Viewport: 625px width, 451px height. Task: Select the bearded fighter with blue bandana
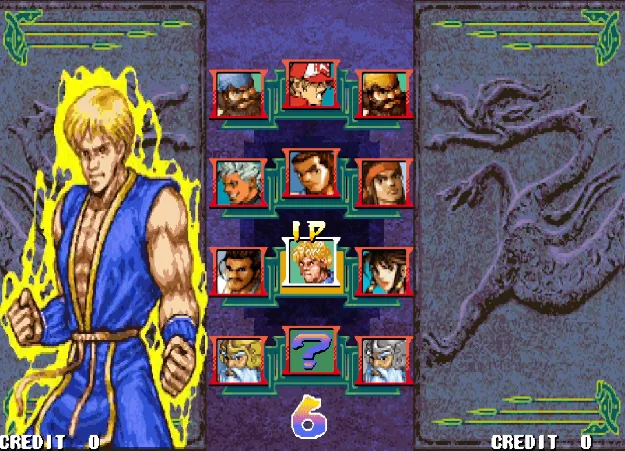(x=240, y=93)
